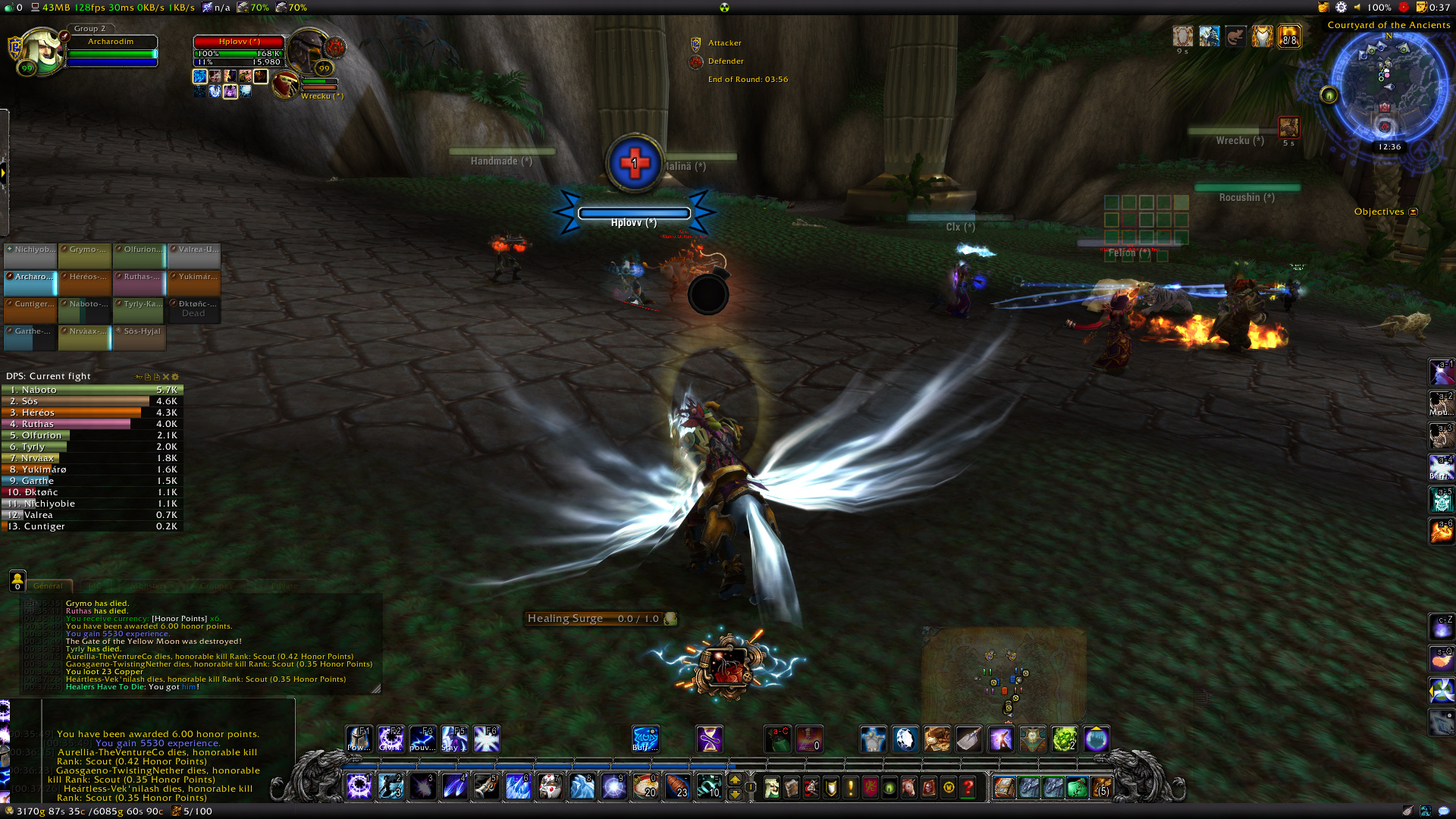Open the DPS meter settings gear
The image size is (1456, 819).
(x=175, y=377)
